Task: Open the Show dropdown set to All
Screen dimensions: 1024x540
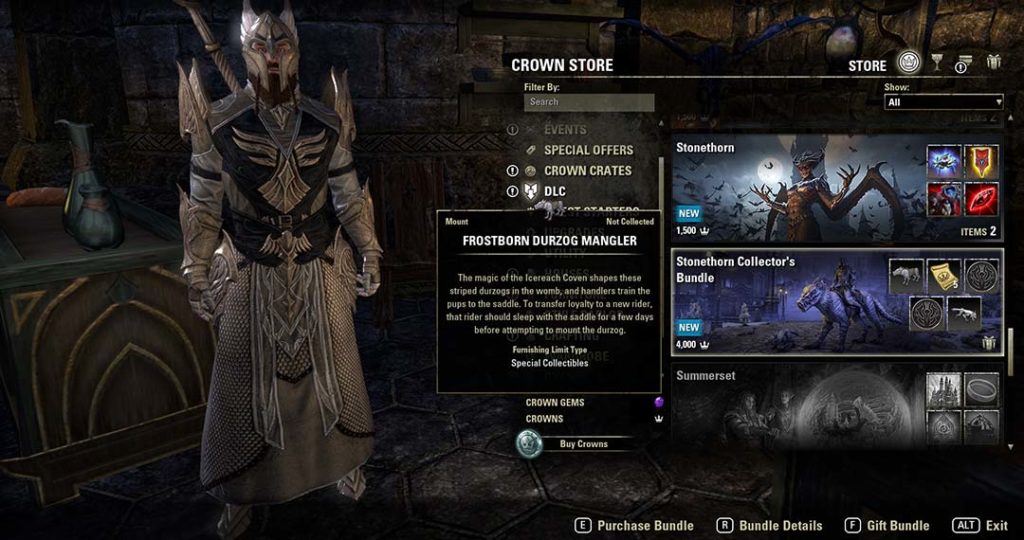Action: tap(943, 102)
